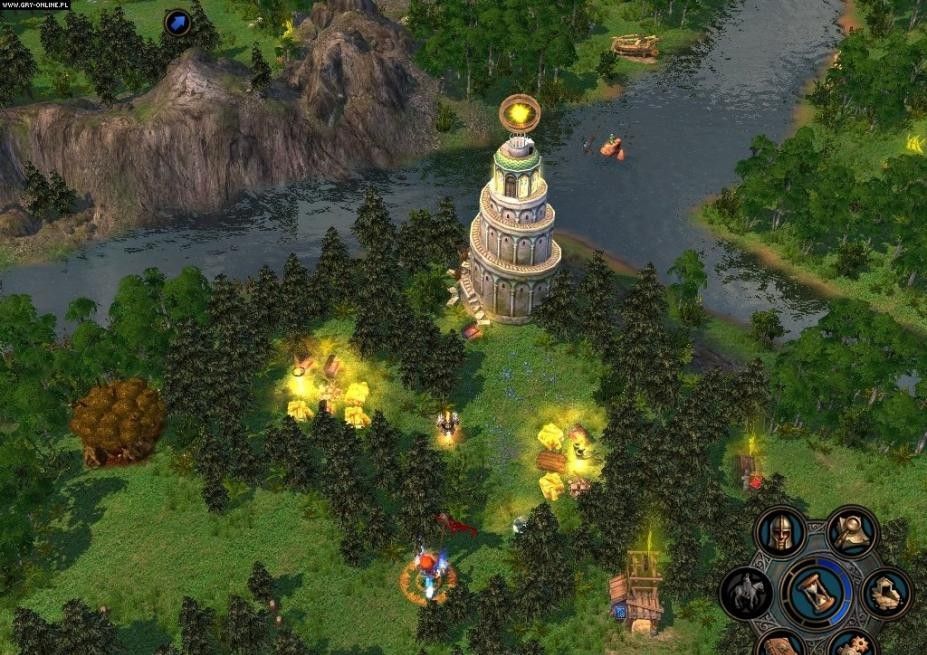Select the magnifying glass icon
Viewport: 927px width, 655px height.
[x=853, y=531]
